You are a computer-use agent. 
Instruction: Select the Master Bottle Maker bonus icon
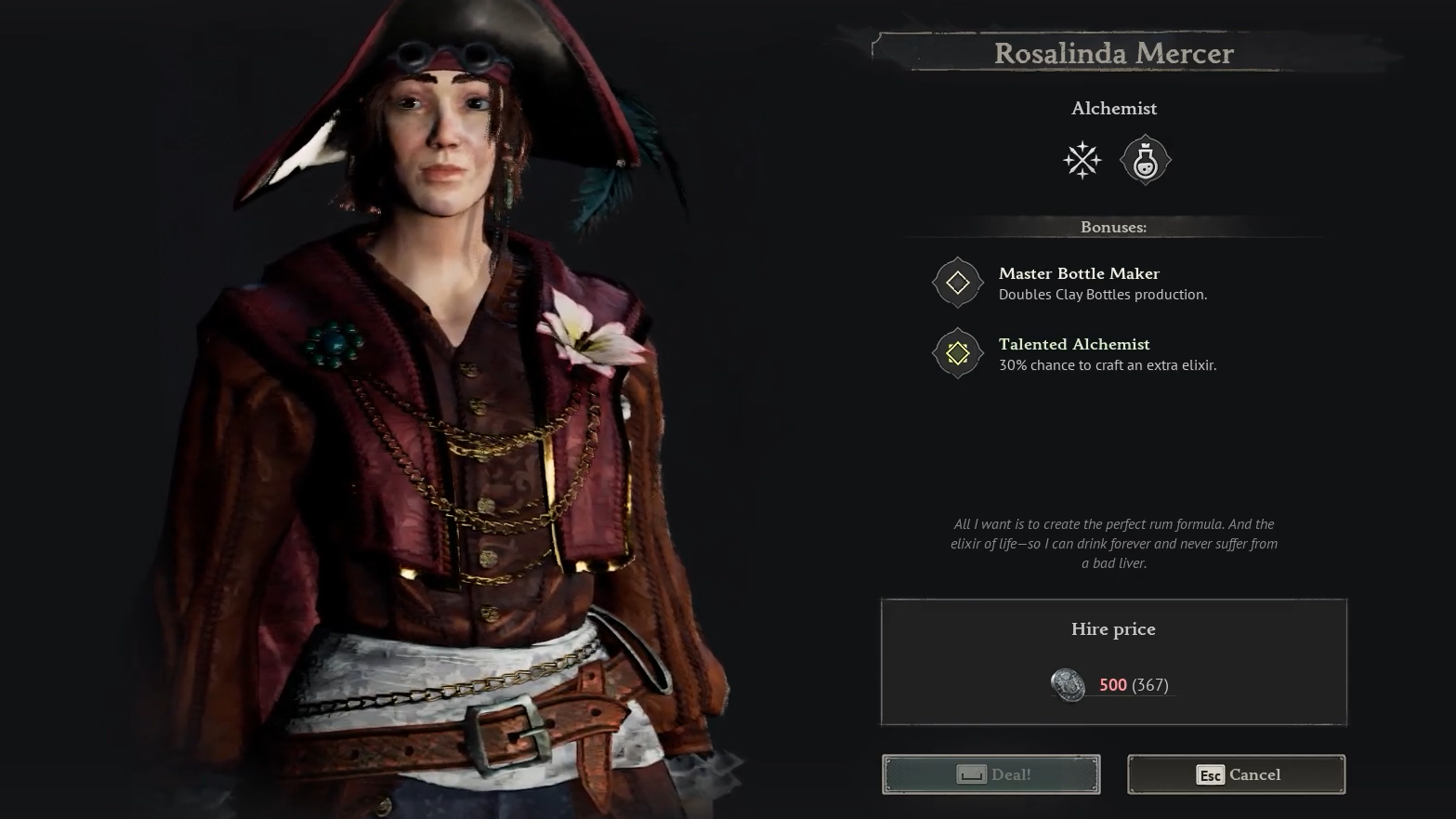(x=957, y=283)
